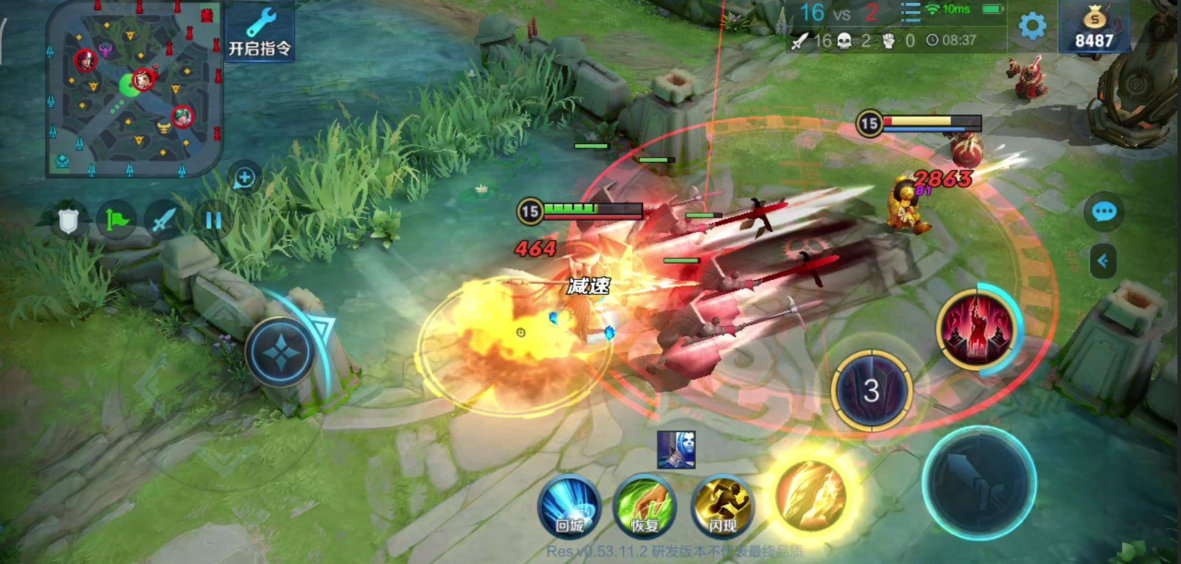
Task: Cast the 闪现 flash spell
Action: [722, 506]
